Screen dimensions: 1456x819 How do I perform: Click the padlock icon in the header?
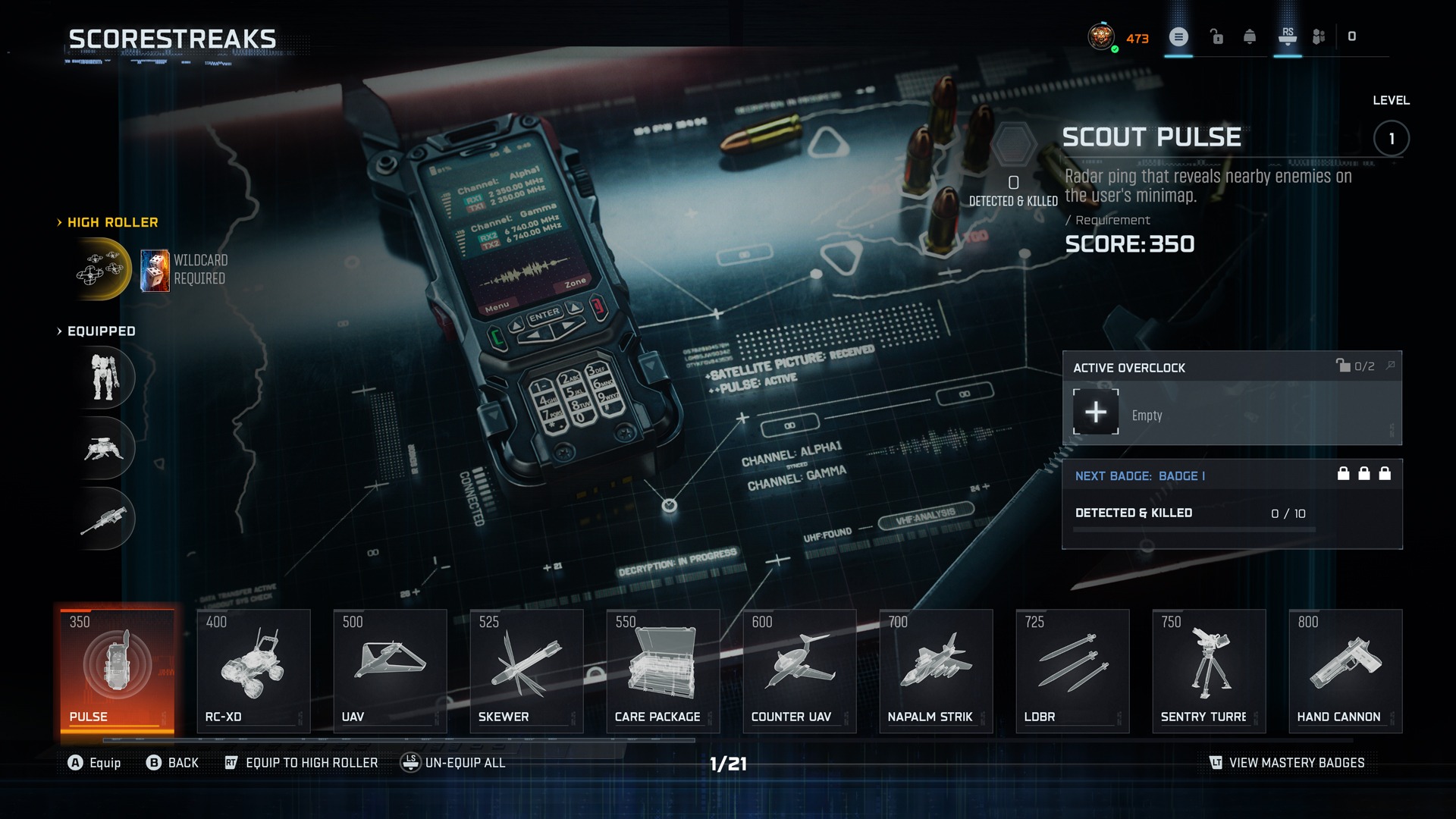point(1216,36)
